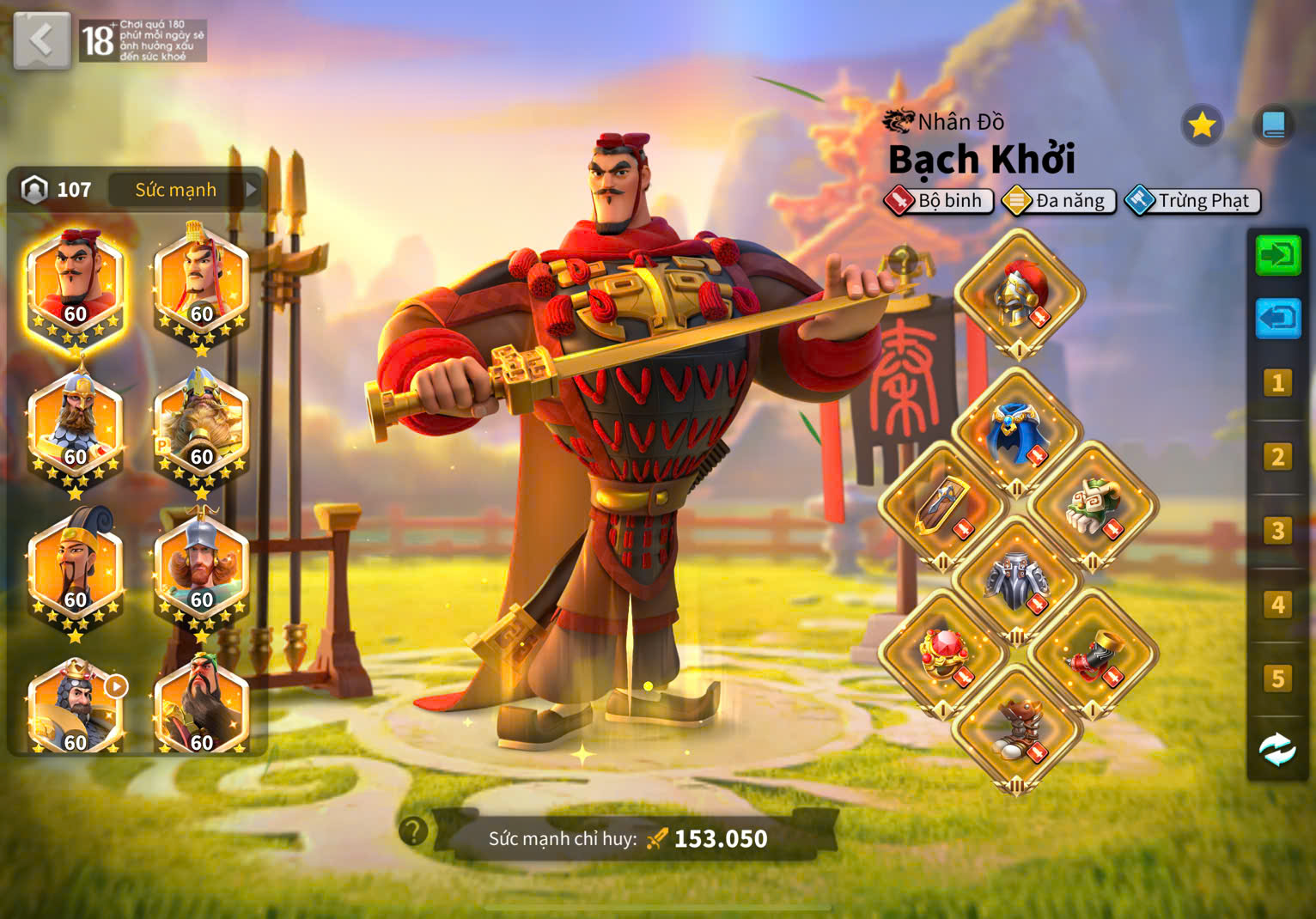Switch to equipment preset 3
The image size is (1316, 919).
click(1277, 531)
